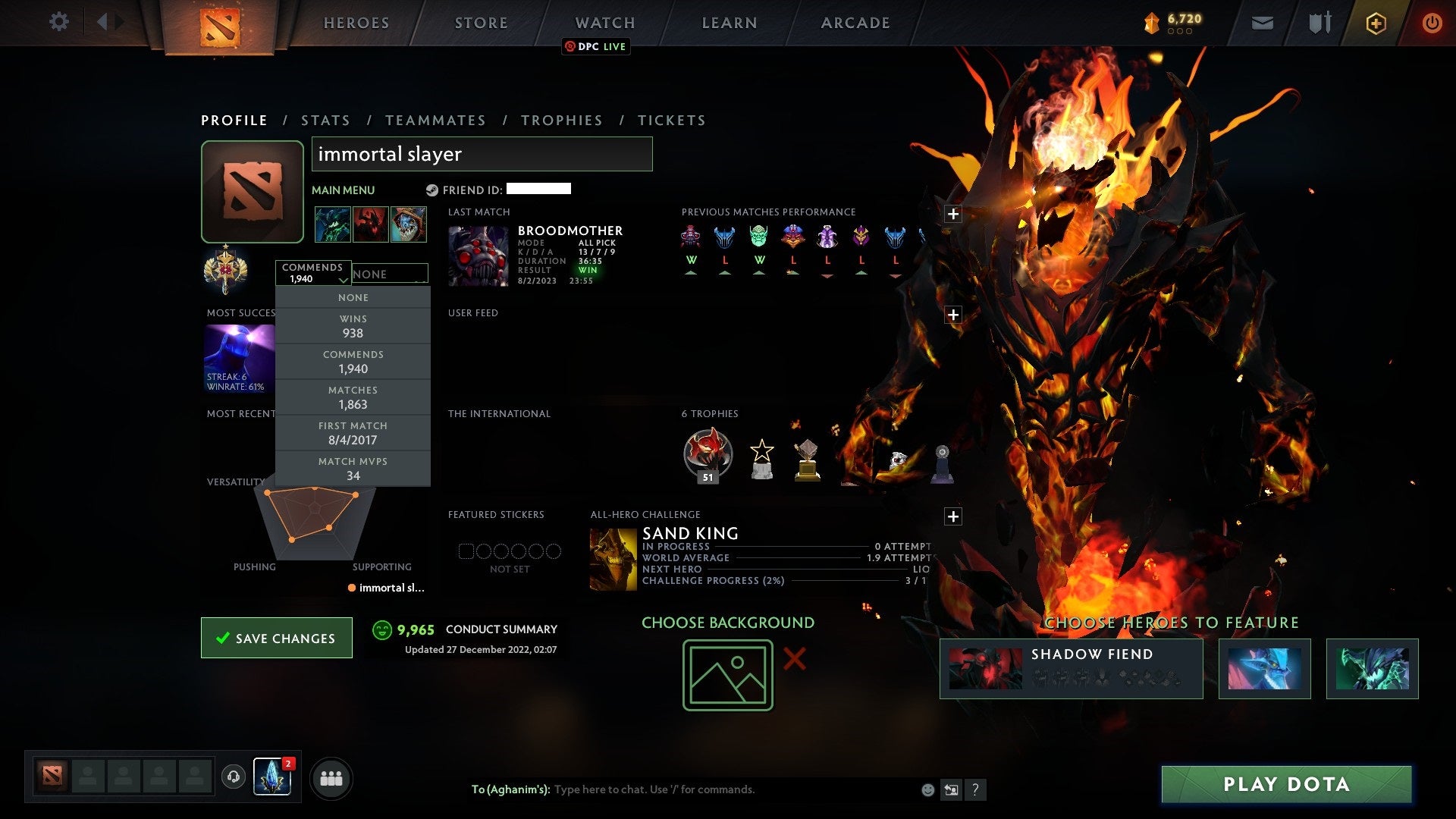Quit the game with the power button
Screen dimensions: 1456x819
(1431, 23)
